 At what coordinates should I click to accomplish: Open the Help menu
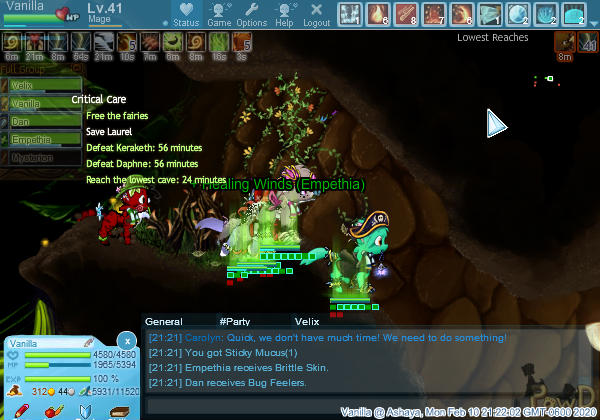click(x=284, y=15)
